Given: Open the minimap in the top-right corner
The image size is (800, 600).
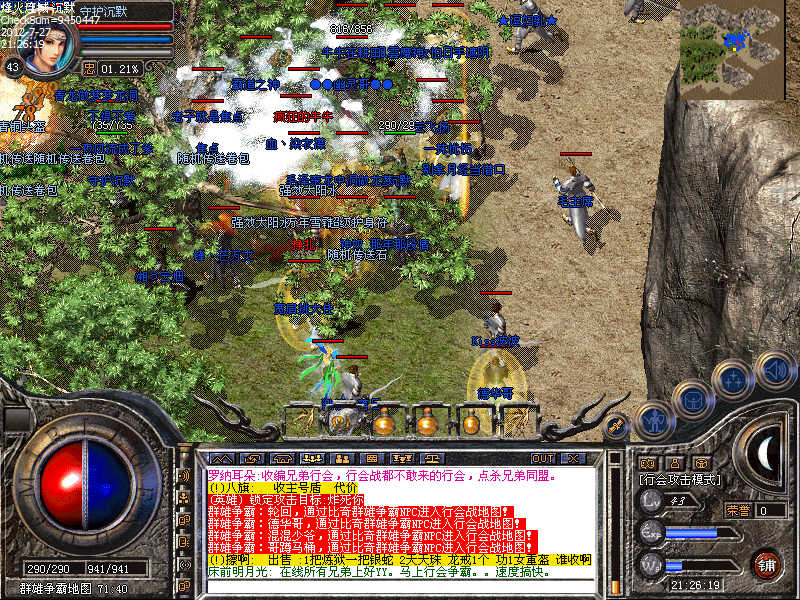Looking at the screenshot, I should tap(738, 44).
